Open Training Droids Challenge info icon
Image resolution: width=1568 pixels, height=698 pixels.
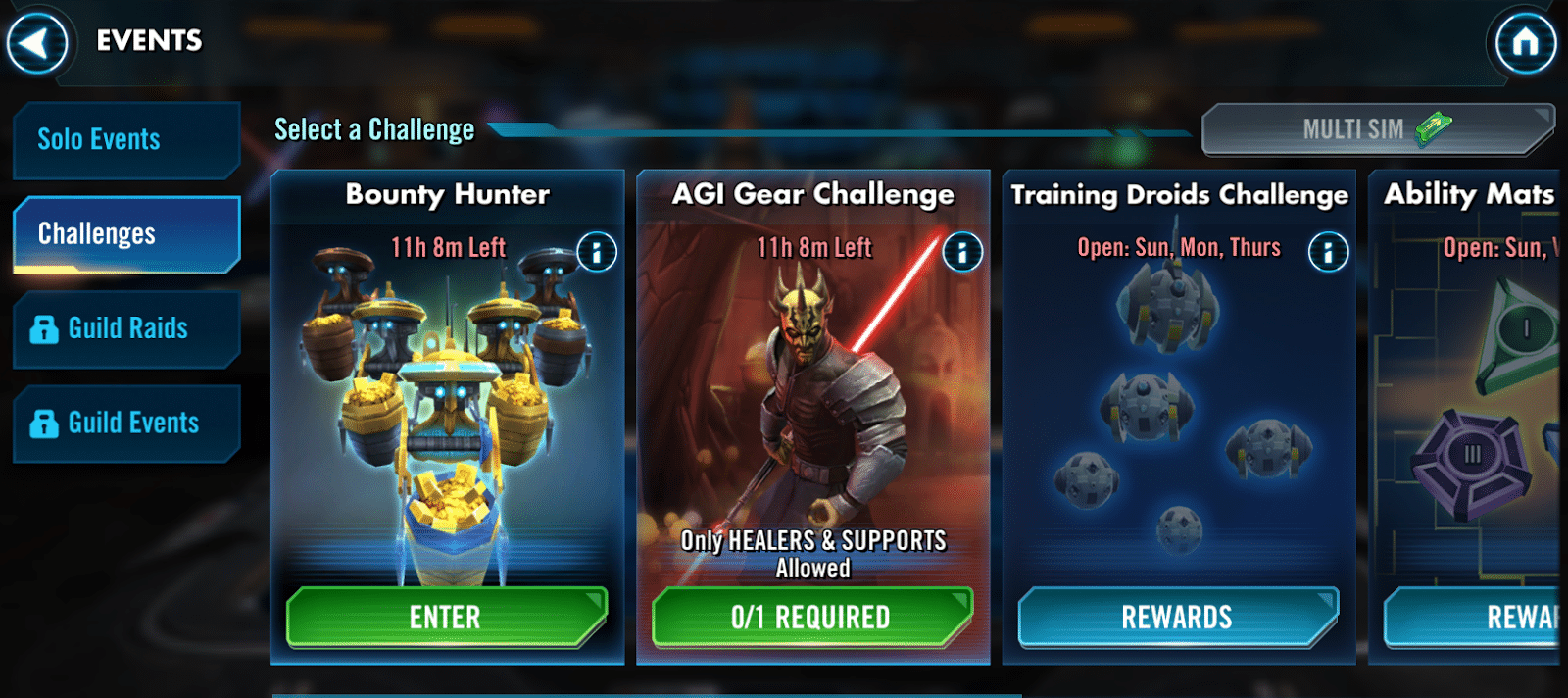1328,252
